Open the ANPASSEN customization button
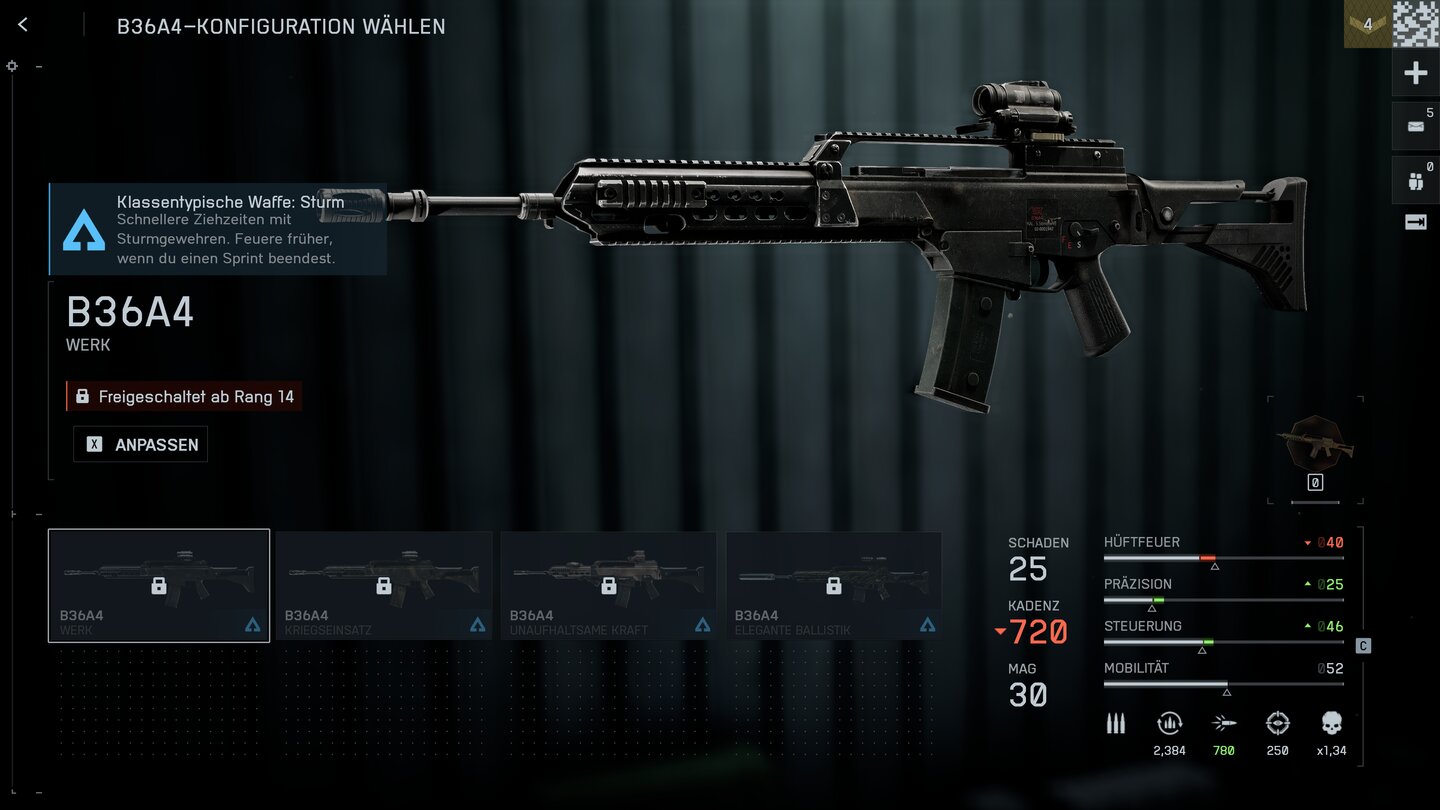Viewport: 1440px width, 810px height. click(141, 445)
